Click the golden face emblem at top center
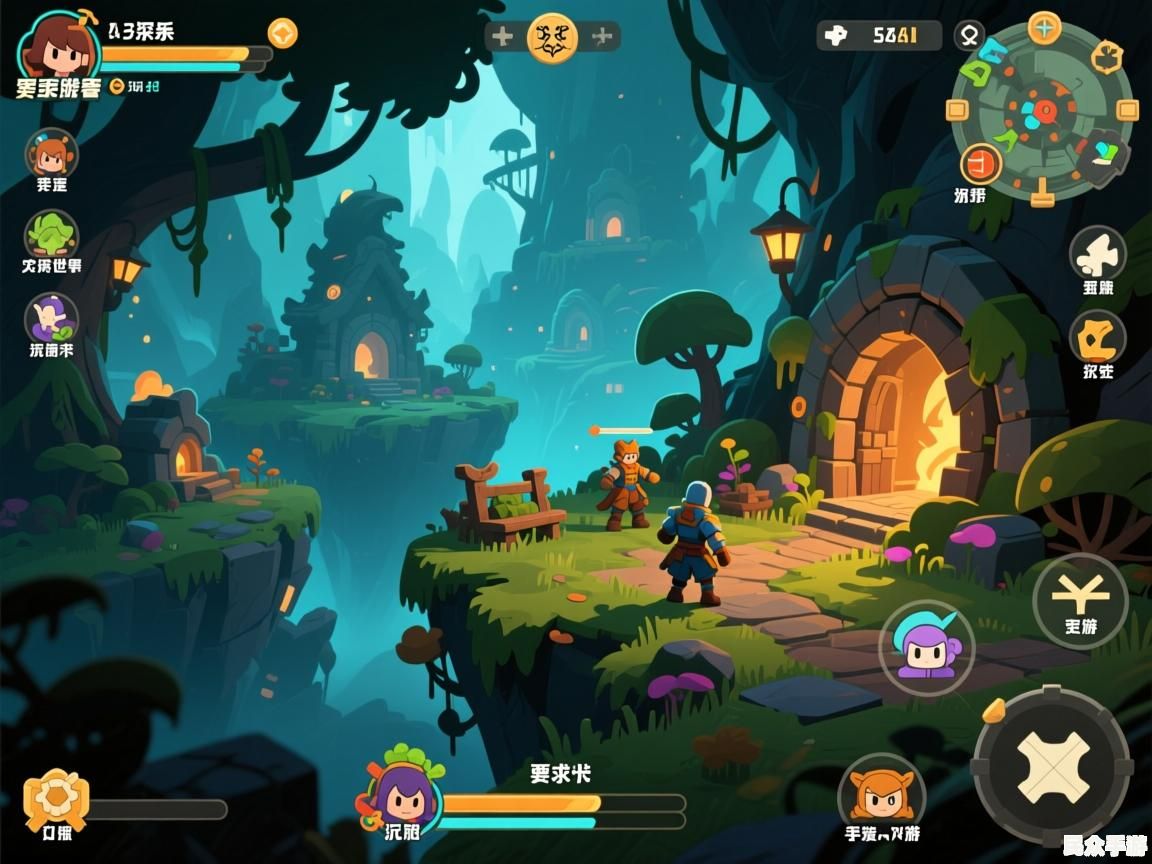 [x=552, y=38]
